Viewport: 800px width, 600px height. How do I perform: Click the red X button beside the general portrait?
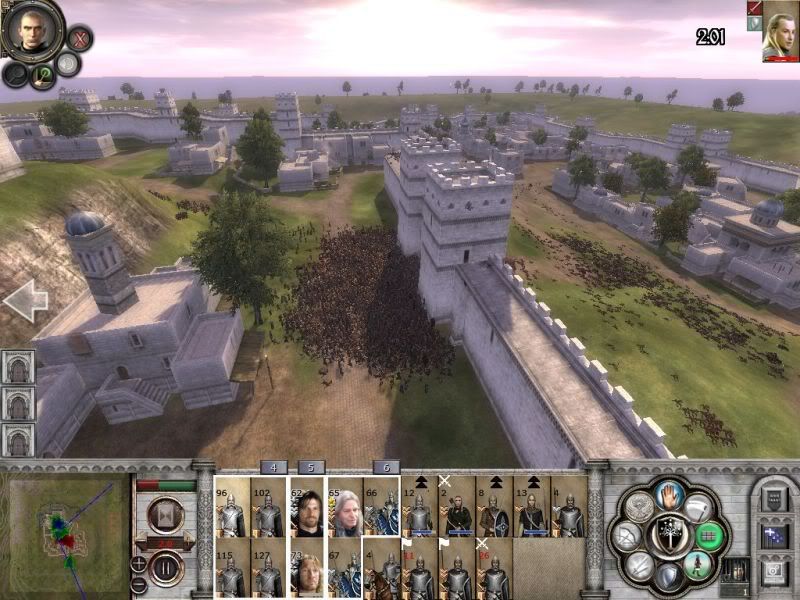point(78,39)
